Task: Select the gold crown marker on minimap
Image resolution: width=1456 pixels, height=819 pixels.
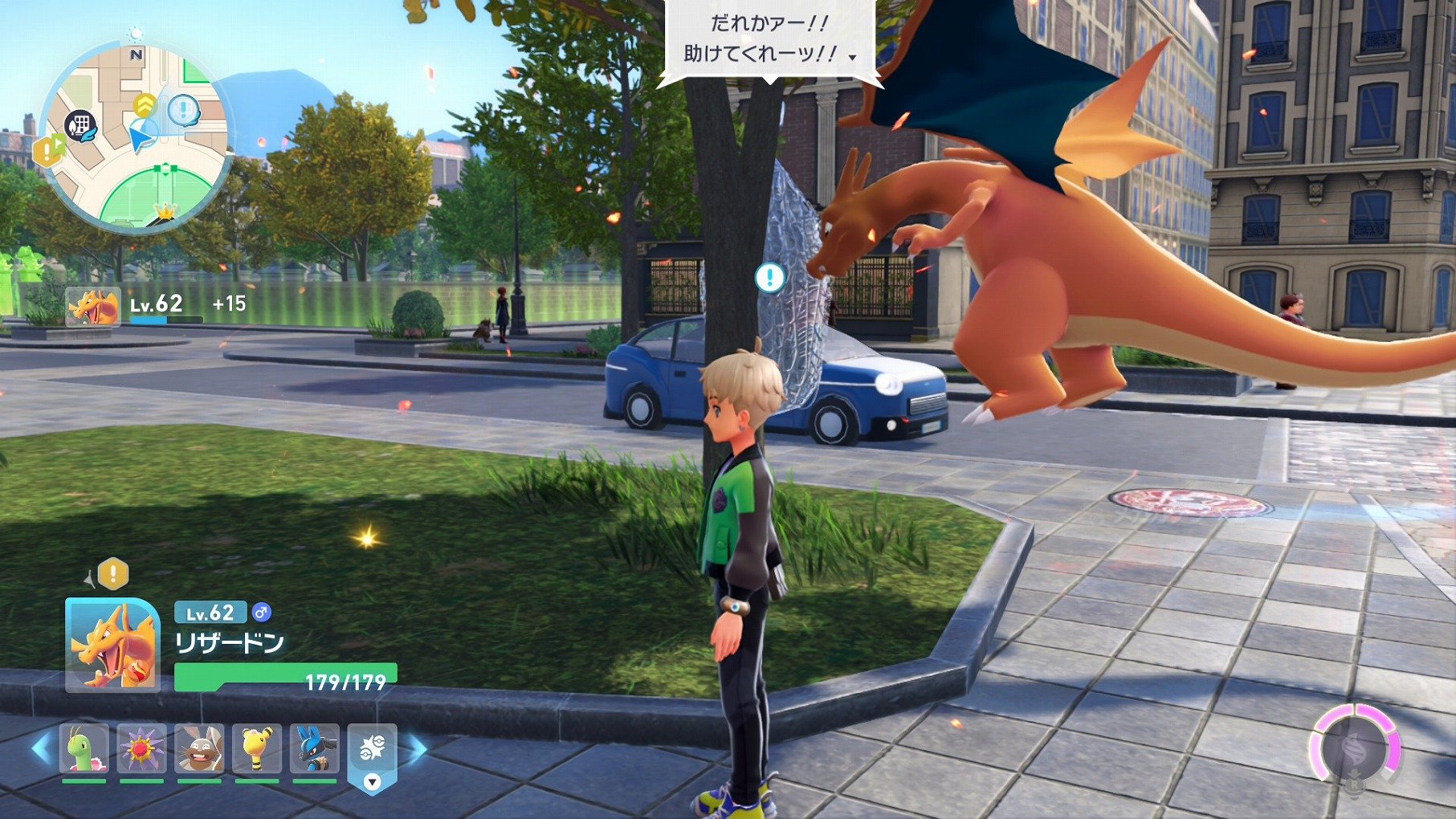Action: (x=164, y=210)
